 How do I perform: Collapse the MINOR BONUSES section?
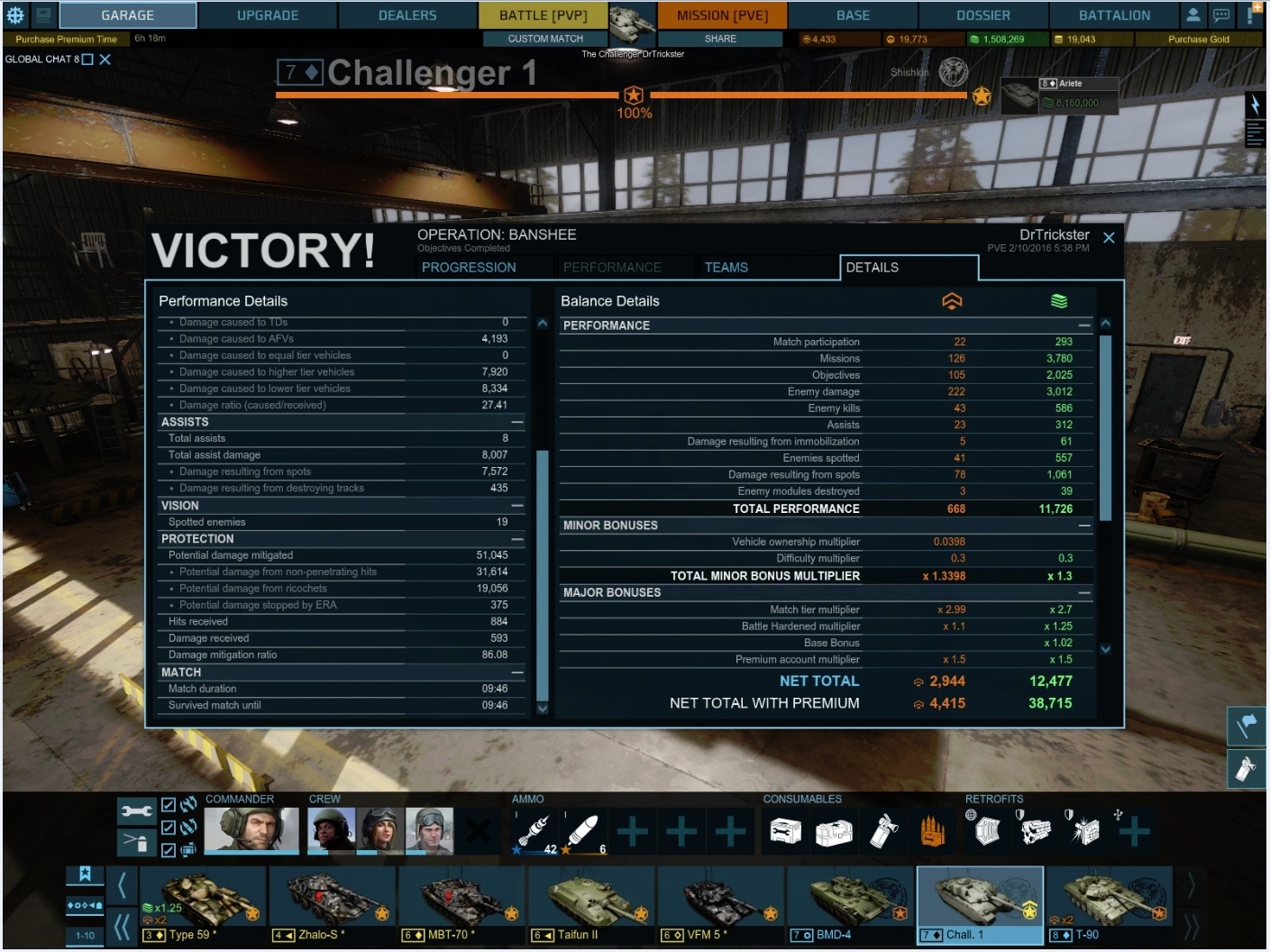pyautogui.click(x=1082, y=525)
